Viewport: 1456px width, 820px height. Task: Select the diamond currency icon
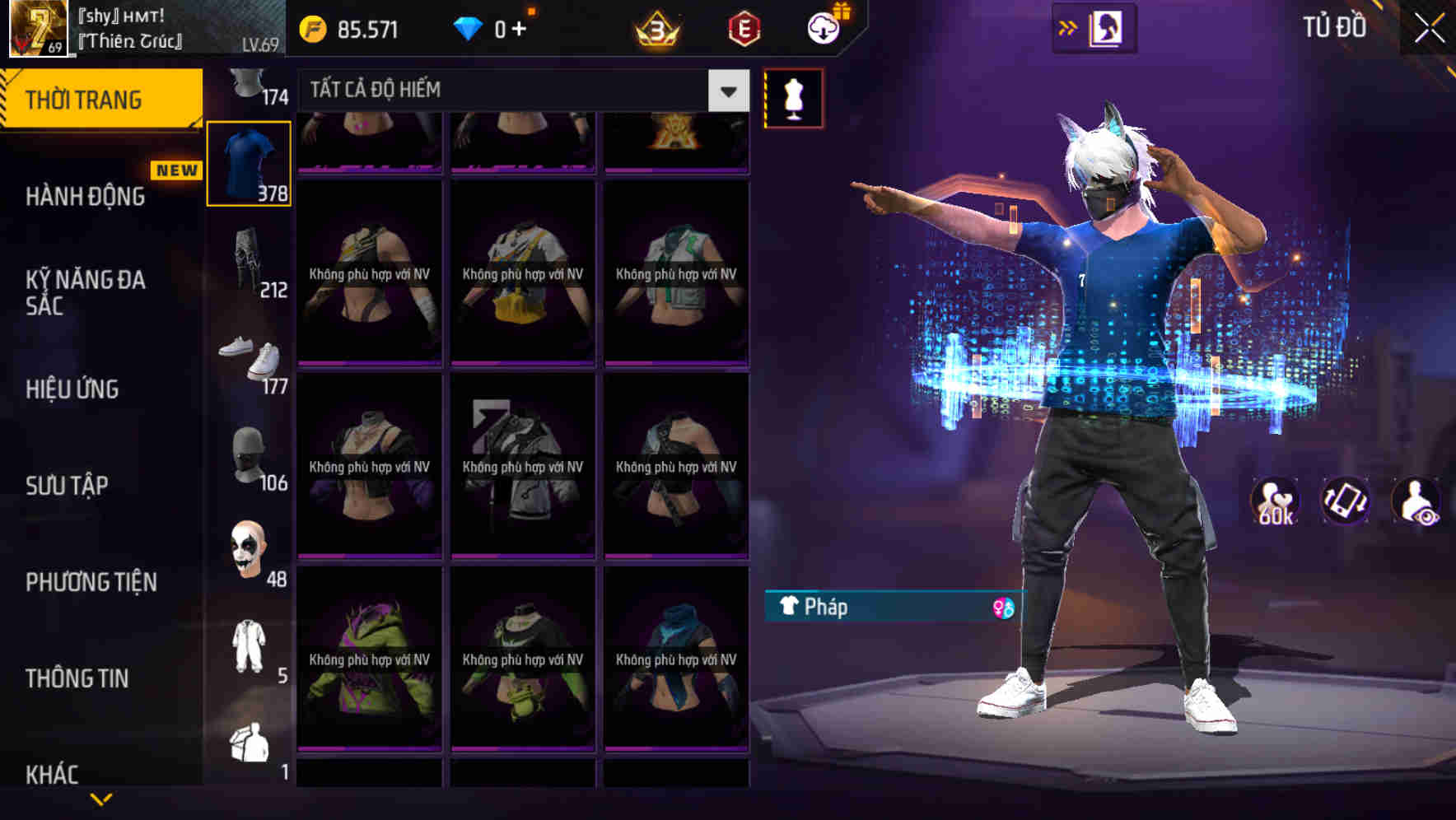coord(466,30)
